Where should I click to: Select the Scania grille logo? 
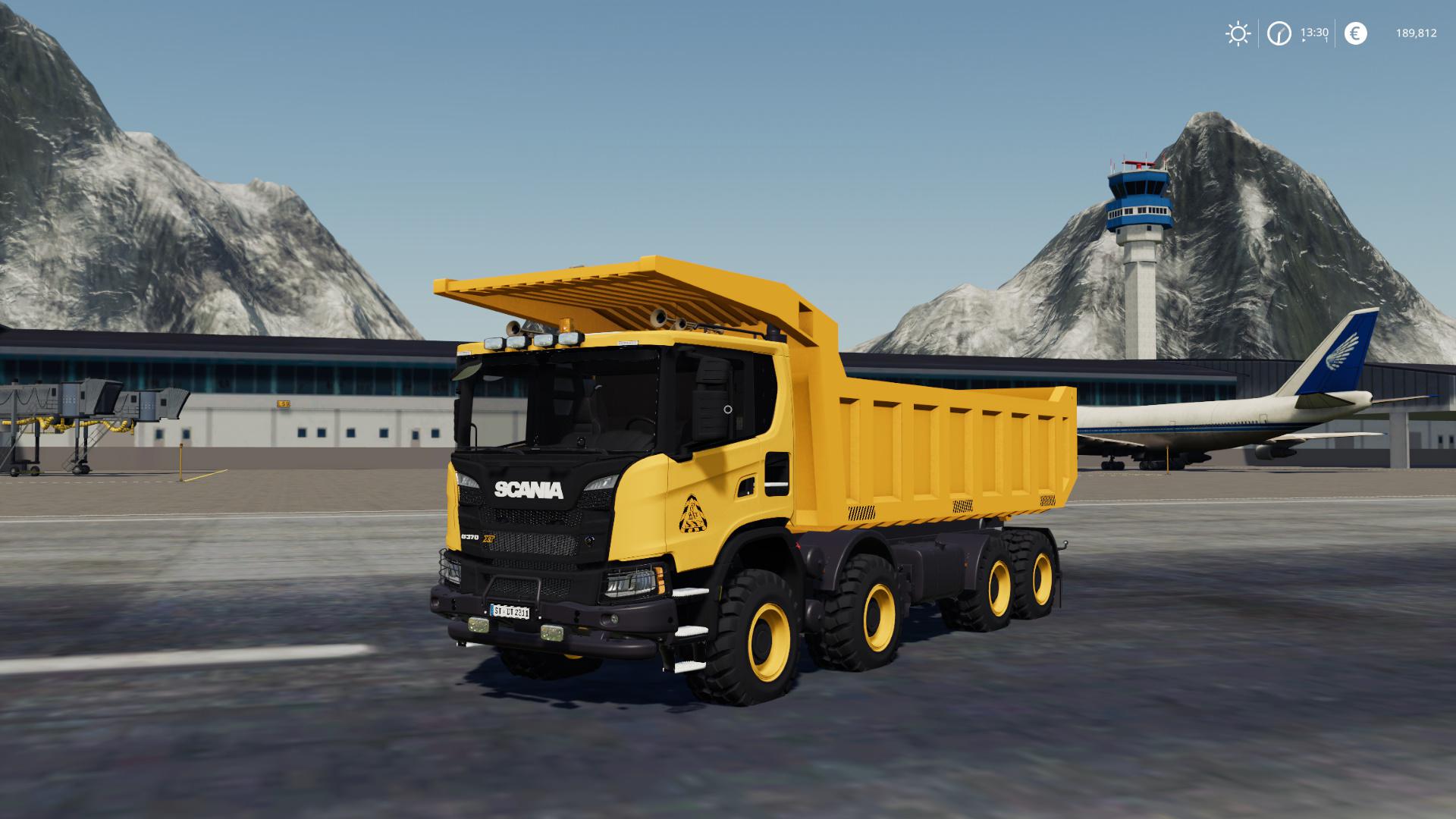tap(528, 489)
